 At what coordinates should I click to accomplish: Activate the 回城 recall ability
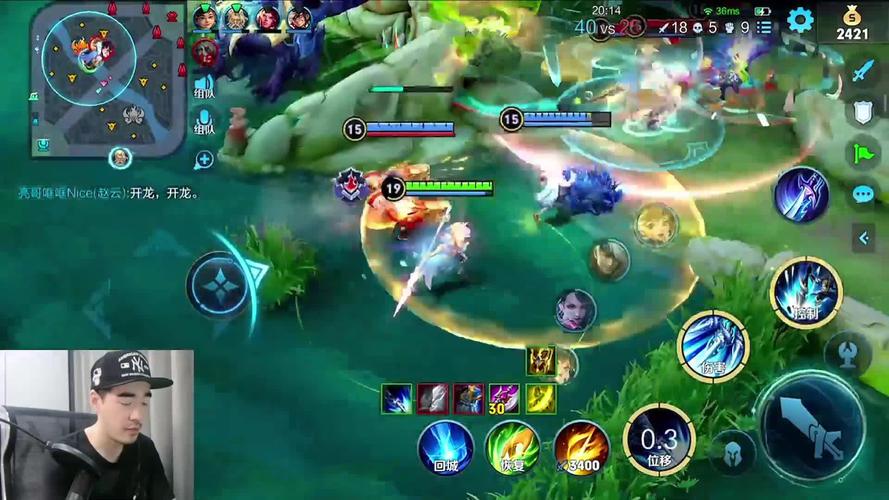[445, 446]
